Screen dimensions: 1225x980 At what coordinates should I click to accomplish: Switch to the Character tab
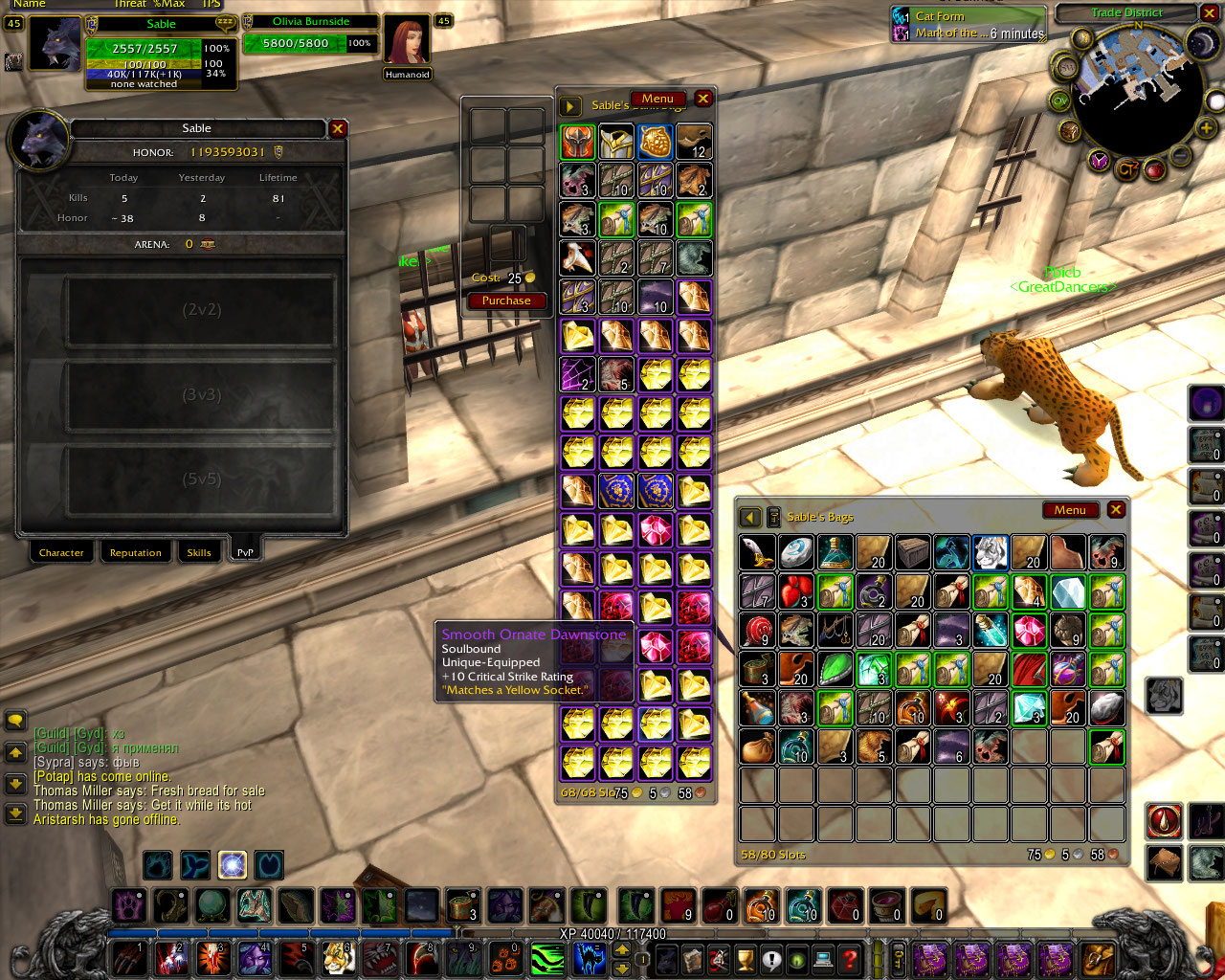point(61,552)
